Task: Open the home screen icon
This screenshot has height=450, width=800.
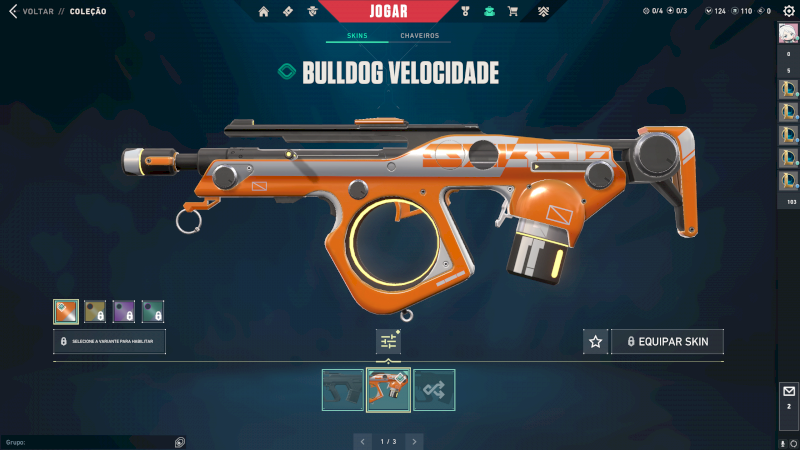Action: (x=264, y=12)
